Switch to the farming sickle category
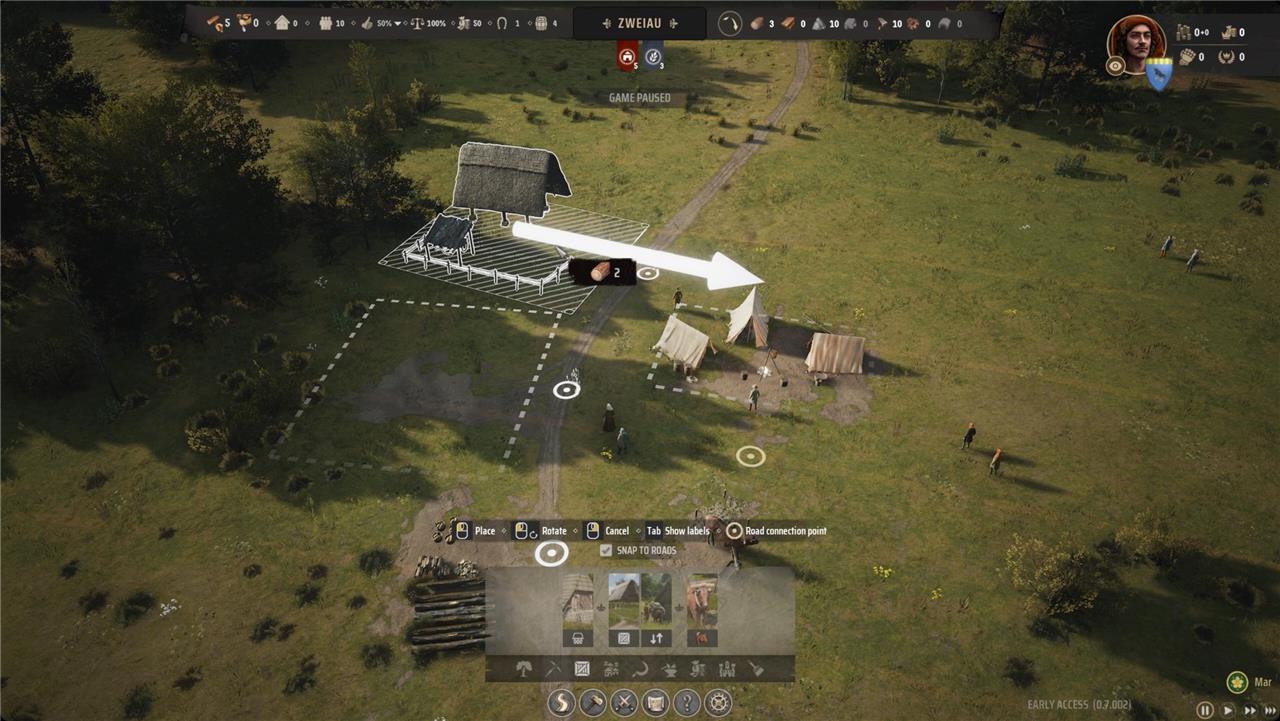This screenshot has height=721, width=1280. [641, 669]
